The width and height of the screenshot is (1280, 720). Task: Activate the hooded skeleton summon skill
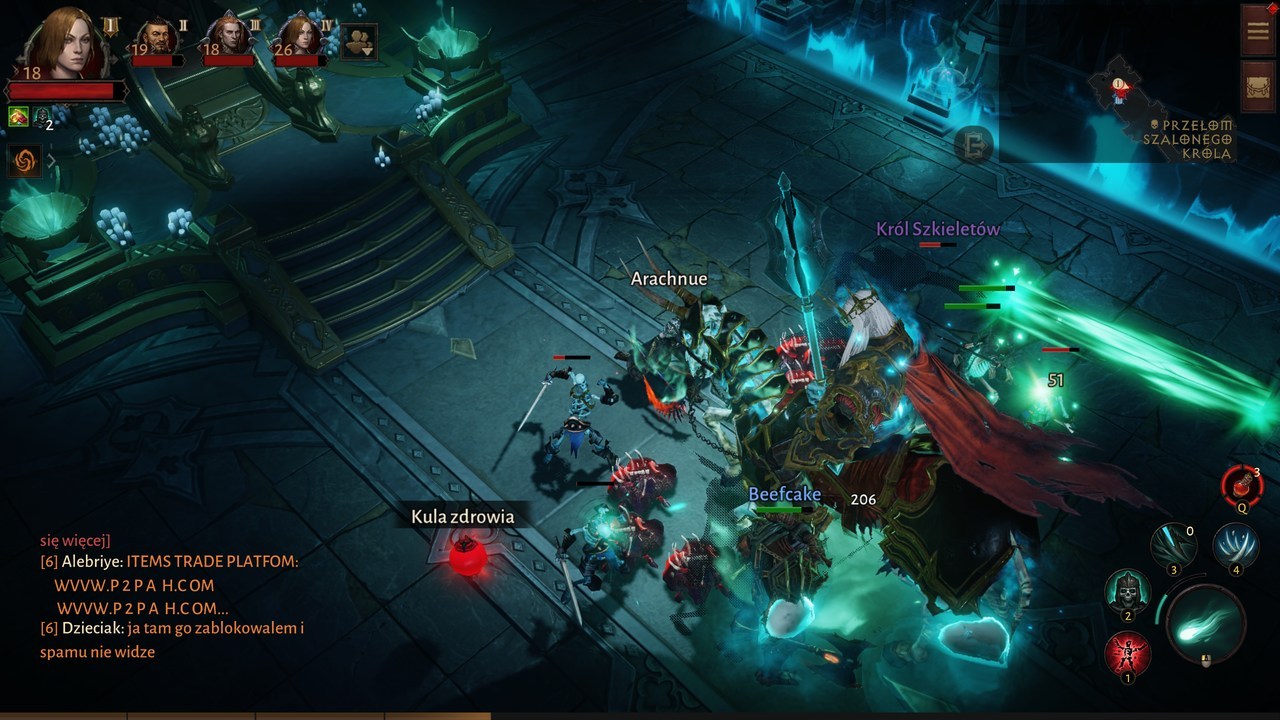point(1127,593)
